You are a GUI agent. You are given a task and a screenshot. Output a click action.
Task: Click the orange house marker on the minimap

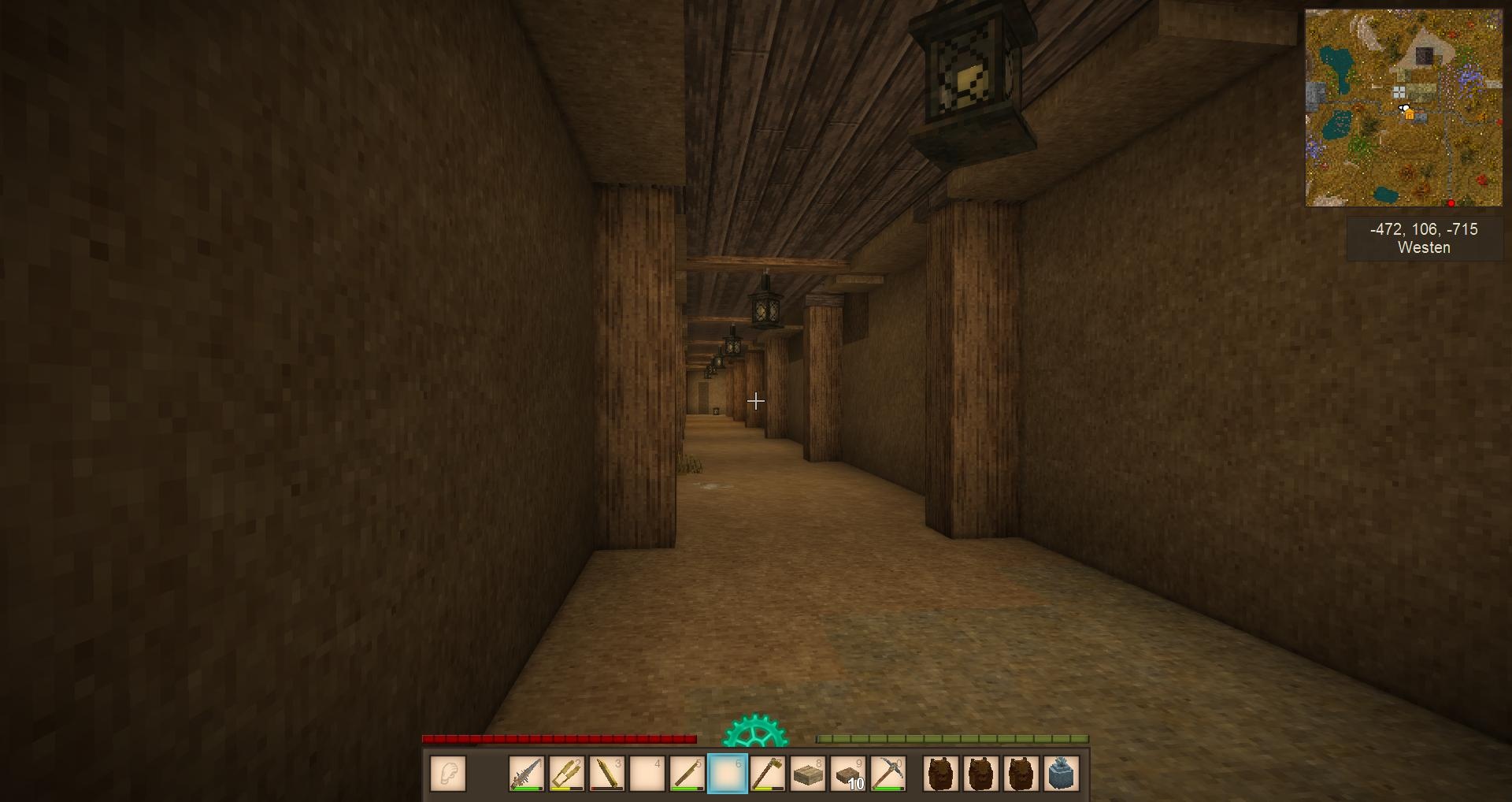[x=1410, y=116]
